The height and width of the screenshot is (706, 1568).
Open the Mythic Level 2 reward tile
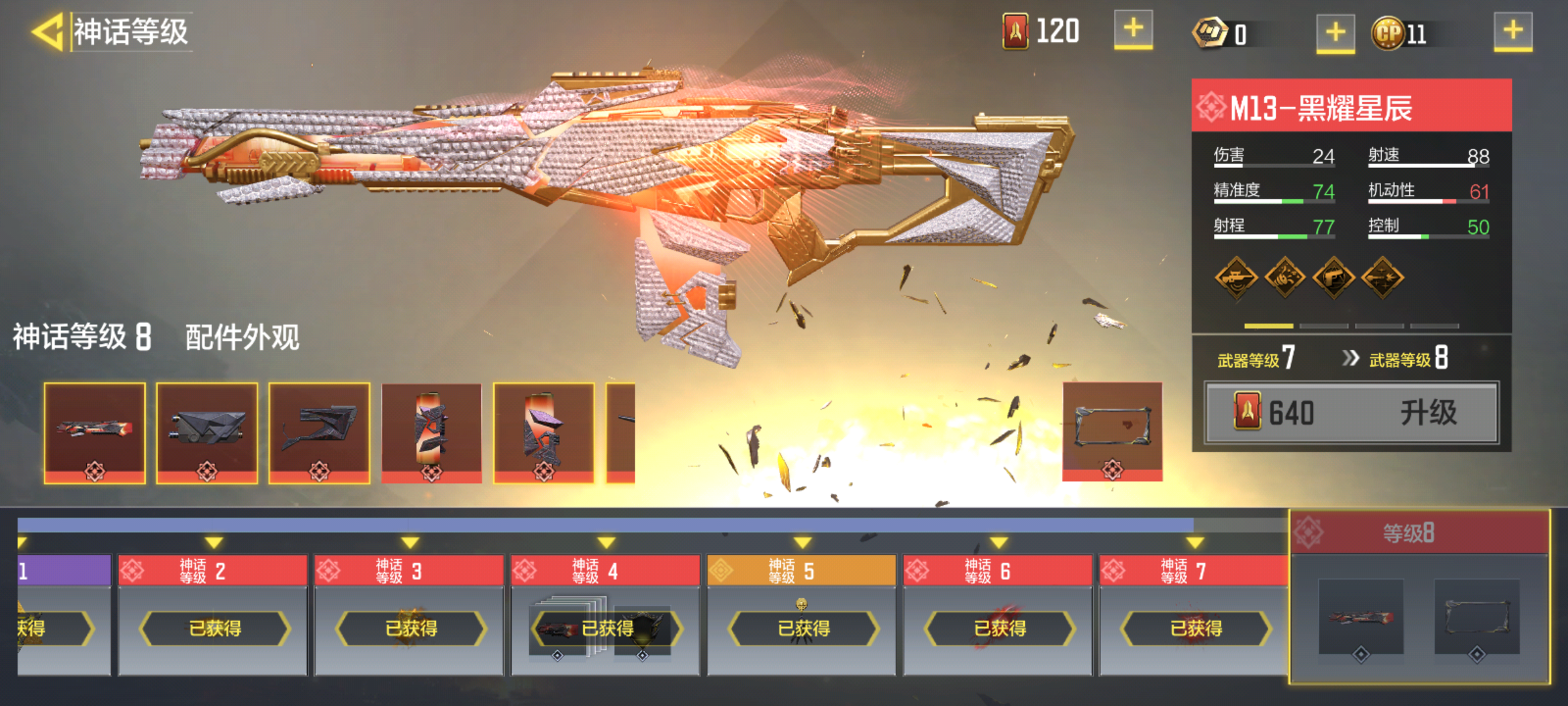pyautogui.click(x=213, y=614)
